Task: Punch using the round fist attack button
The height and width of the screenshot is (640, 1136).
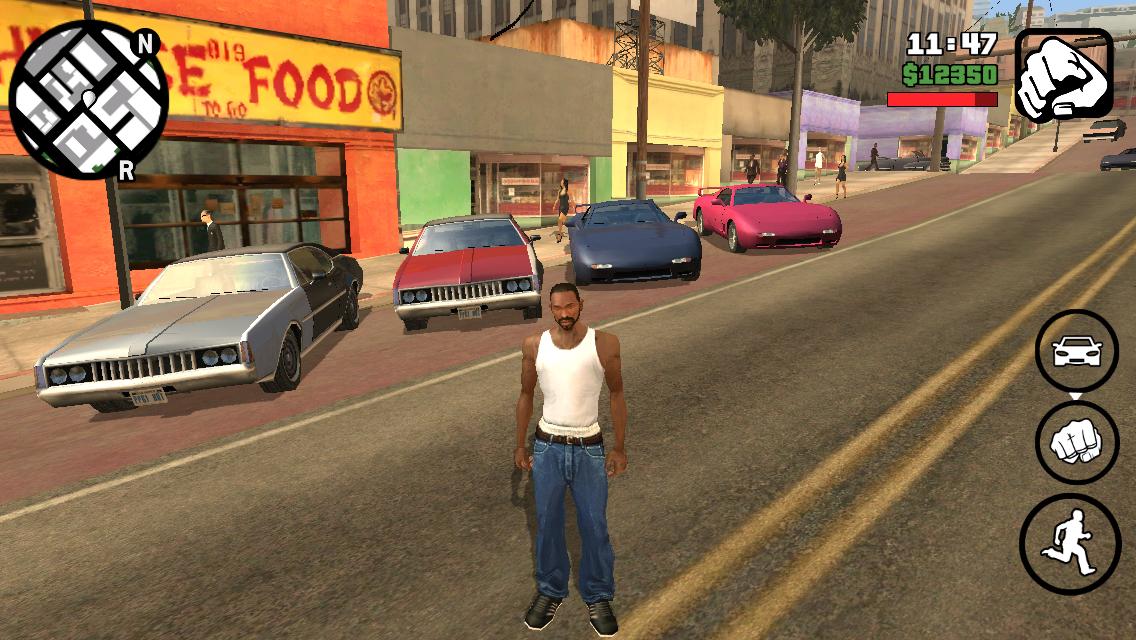Action: click(x=1077, y=443)
